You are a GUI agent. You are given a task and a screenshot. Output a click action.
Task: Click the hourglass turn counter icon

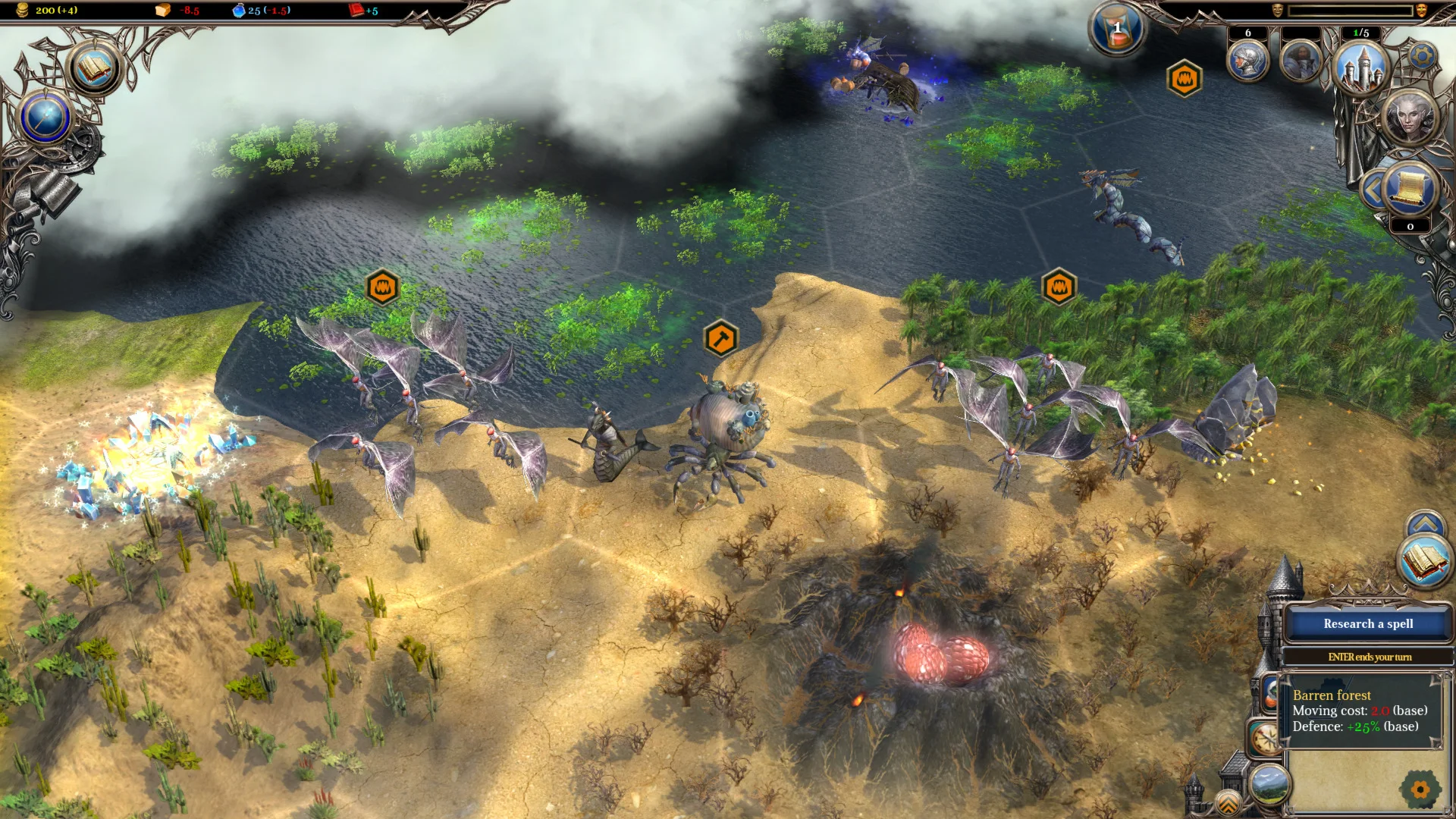1116,30
